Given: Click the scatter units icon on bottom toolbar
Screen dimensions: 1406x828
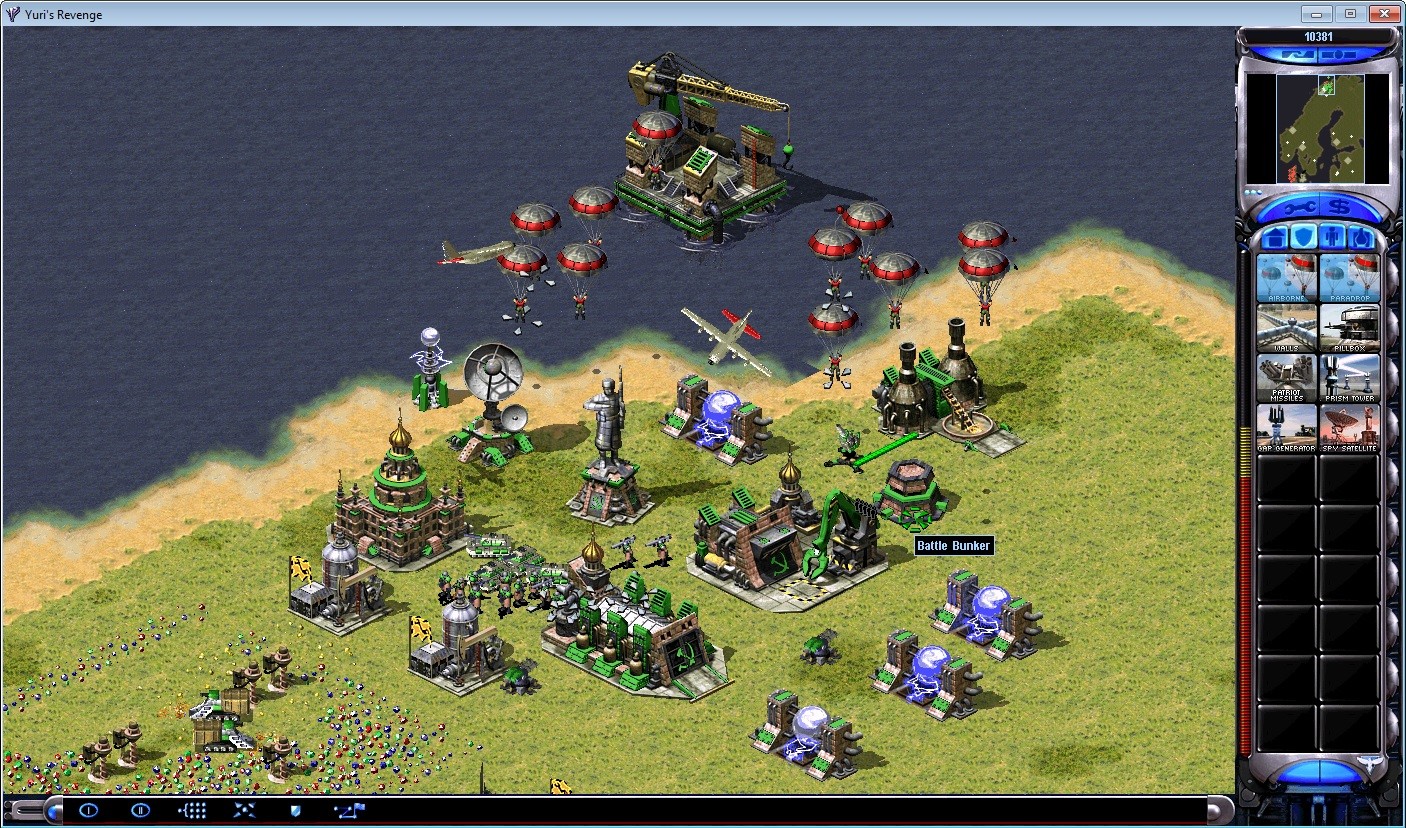Looking at the screenshot, I should [x=243, y=811].
